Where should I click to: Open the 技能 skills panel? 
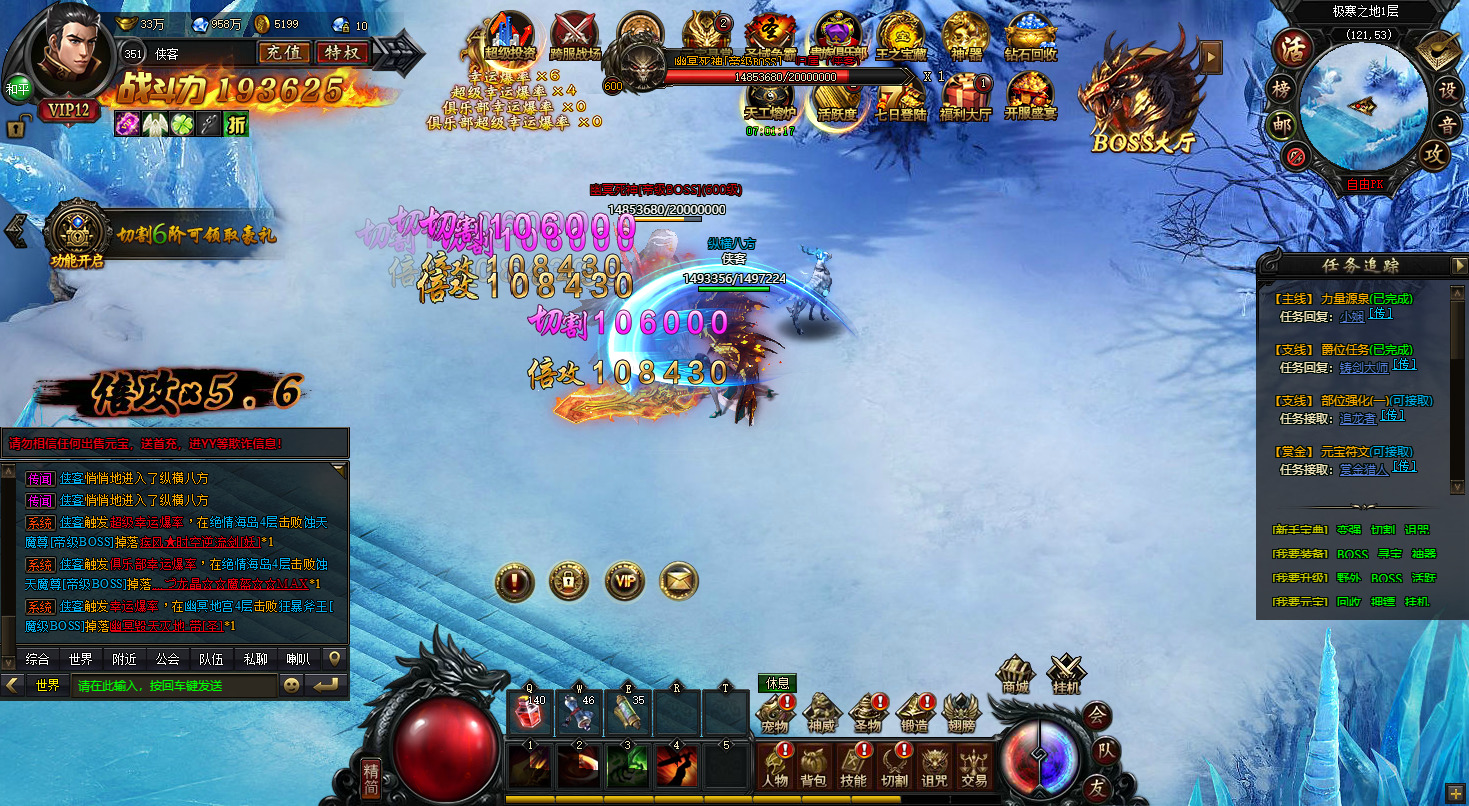(853, 765)
